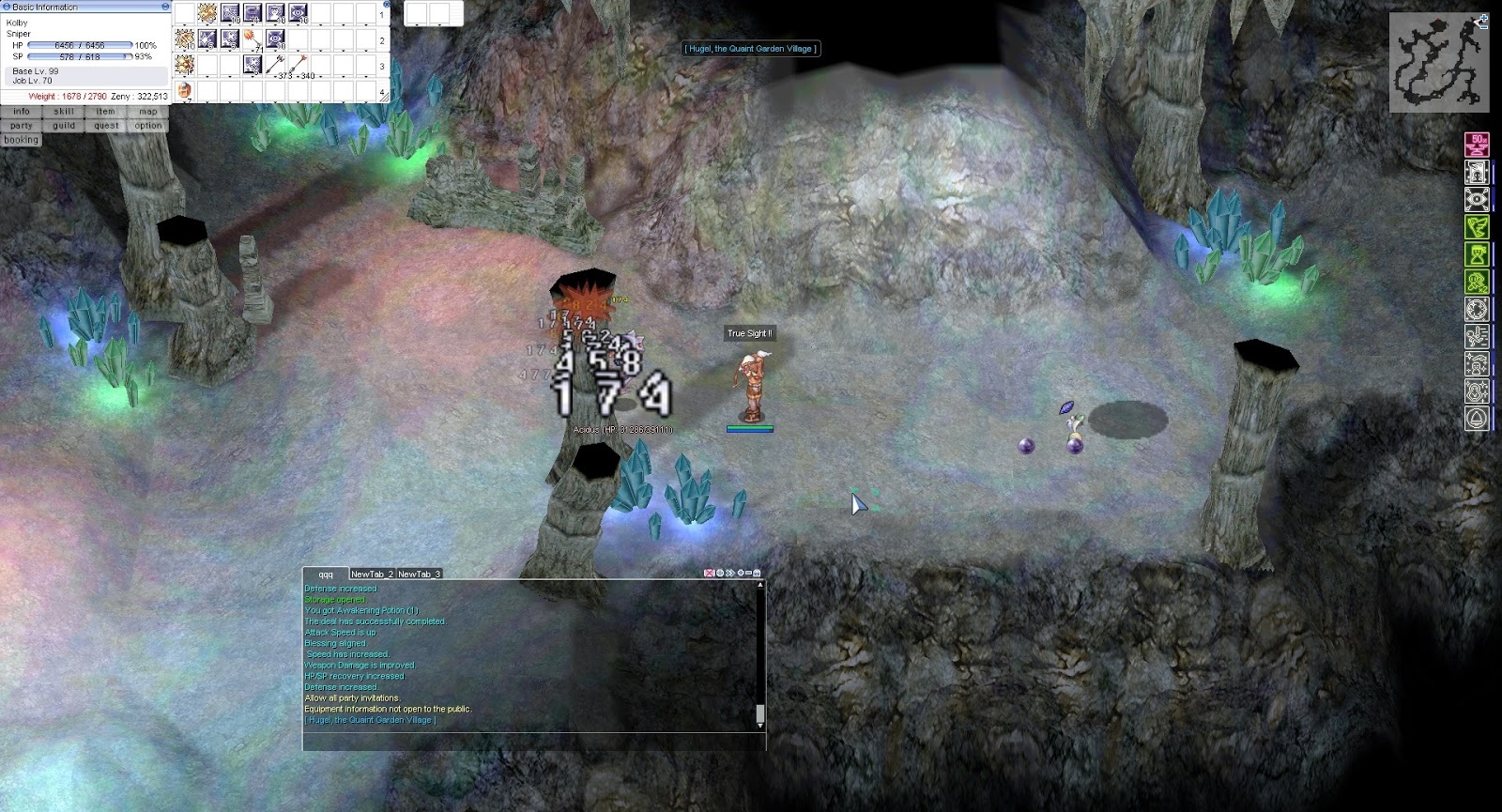Click the double-chevron expand icon on chat bar
The height and width of the screenshot is (812, 1502).
[730, 573]
